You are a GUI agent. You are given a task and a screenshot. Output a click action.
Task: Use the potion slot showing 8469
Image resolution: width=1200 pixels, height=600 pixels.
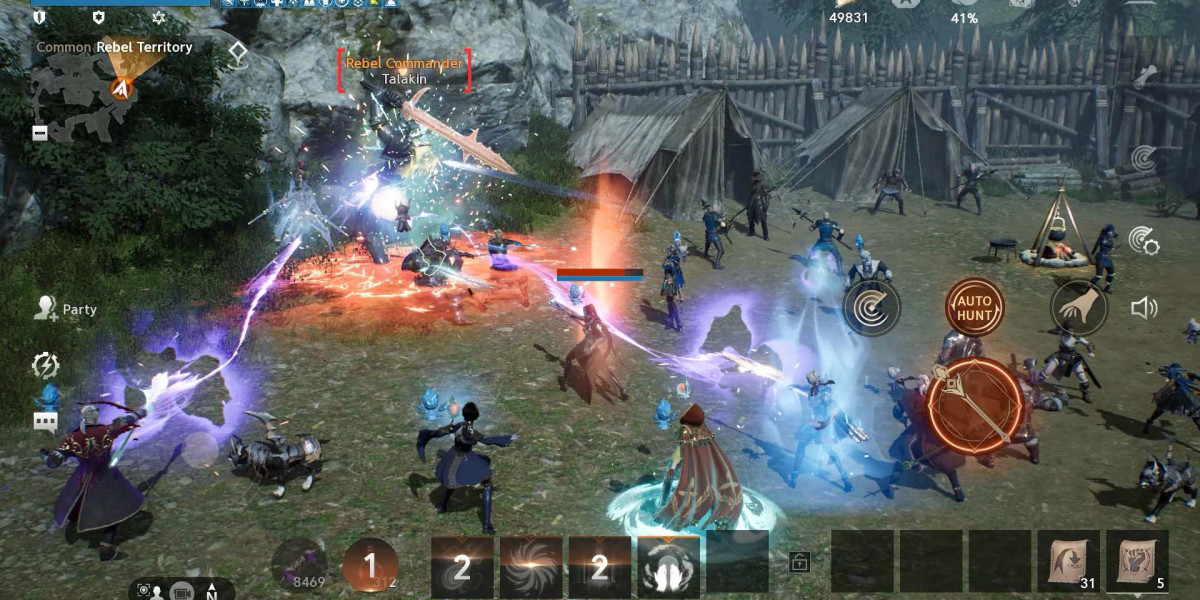tap(298, 565)
